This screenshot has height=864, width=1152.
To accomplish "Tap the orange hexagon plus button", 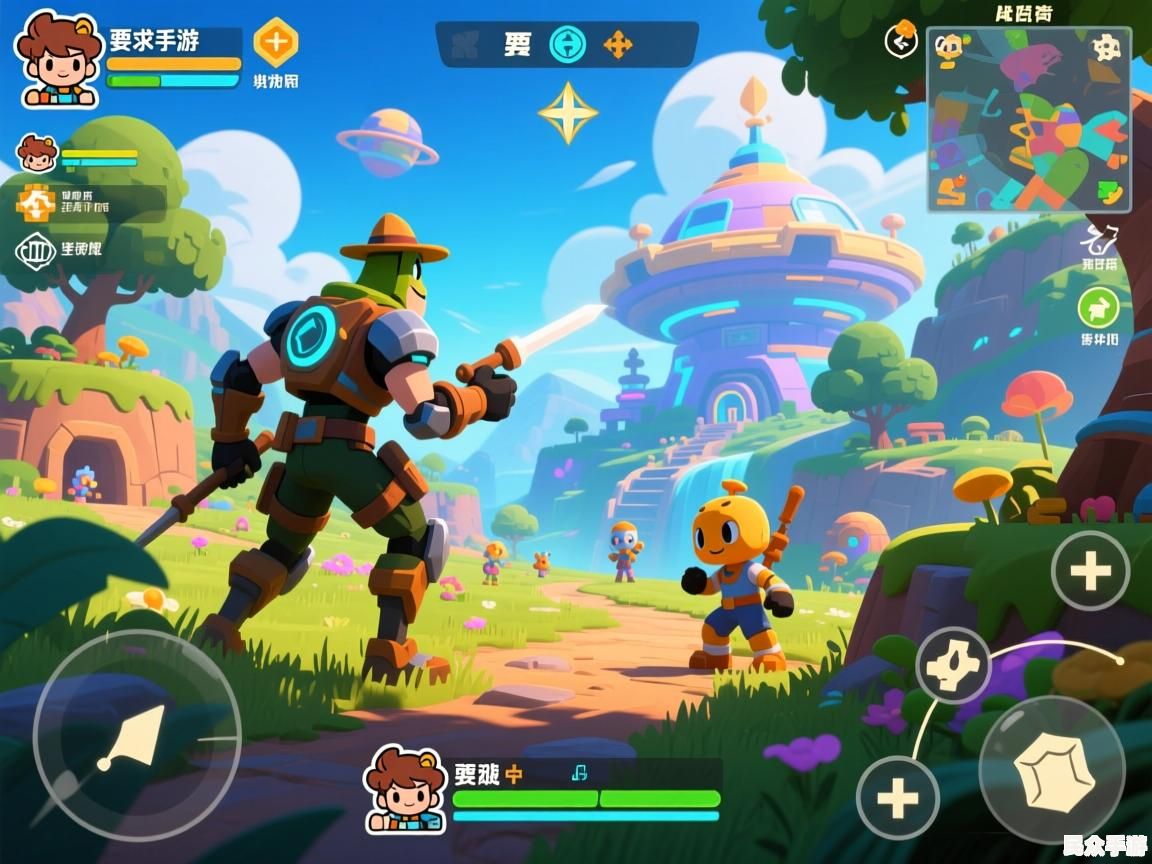I will [x=276, y=43].
